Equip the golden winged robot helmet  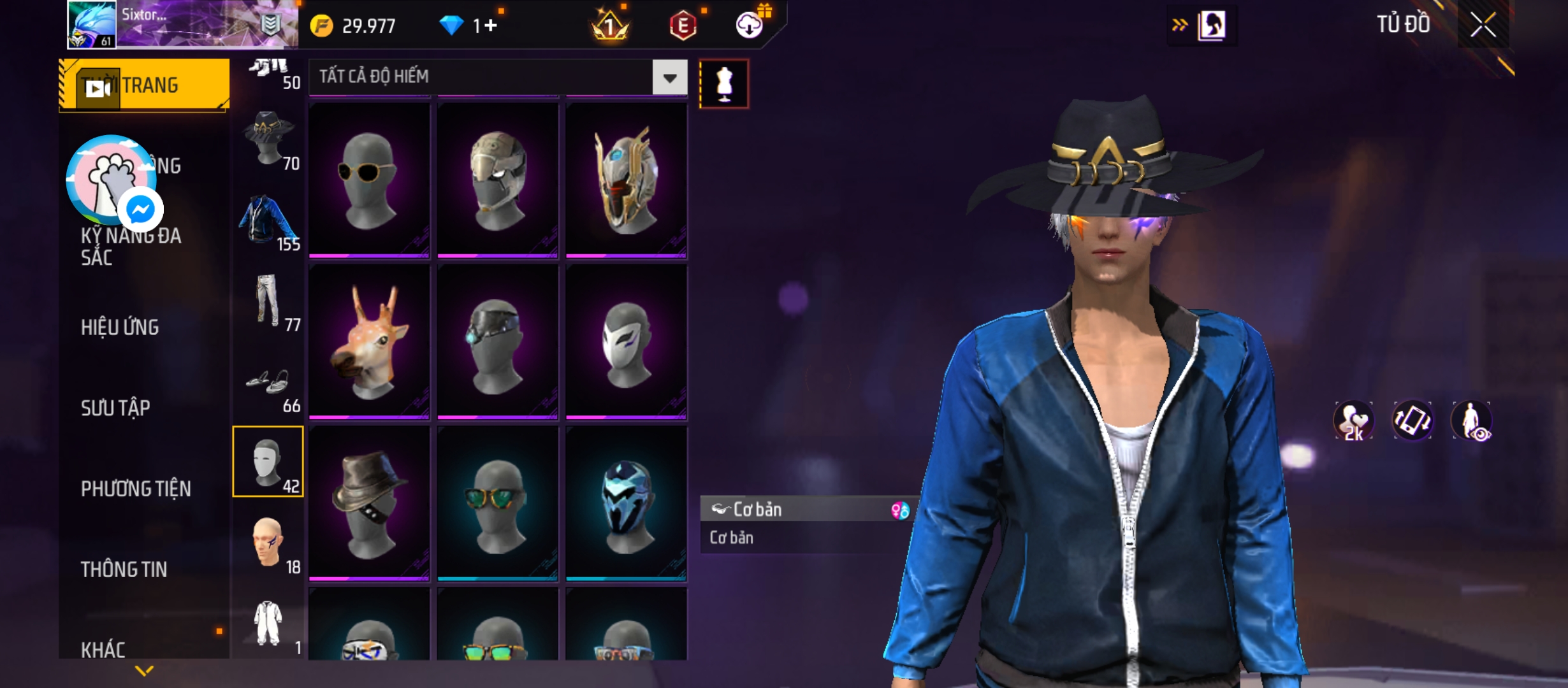[x=626, y=180]
